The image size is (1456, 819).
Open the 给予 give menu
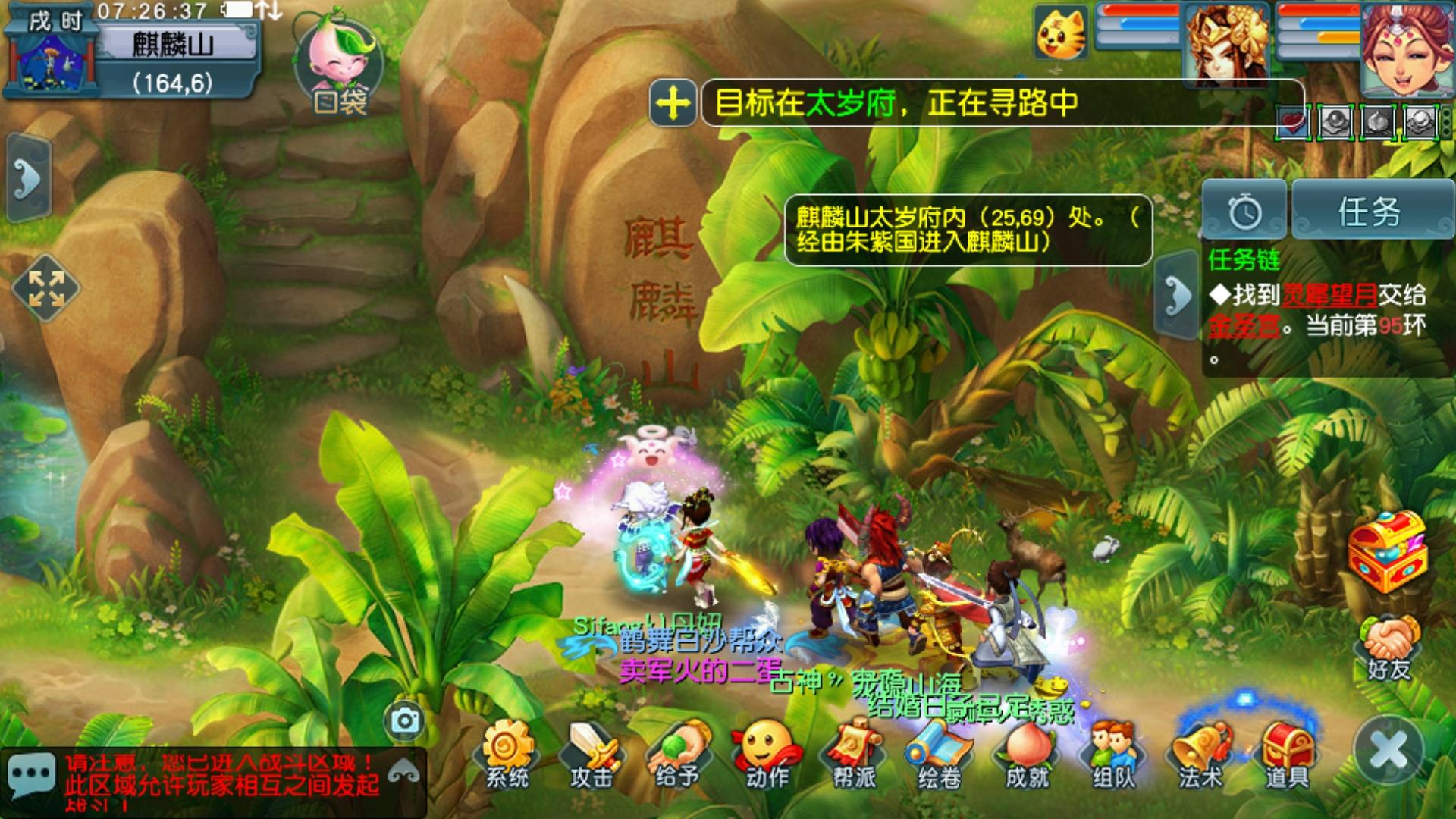tap(677, 754)
